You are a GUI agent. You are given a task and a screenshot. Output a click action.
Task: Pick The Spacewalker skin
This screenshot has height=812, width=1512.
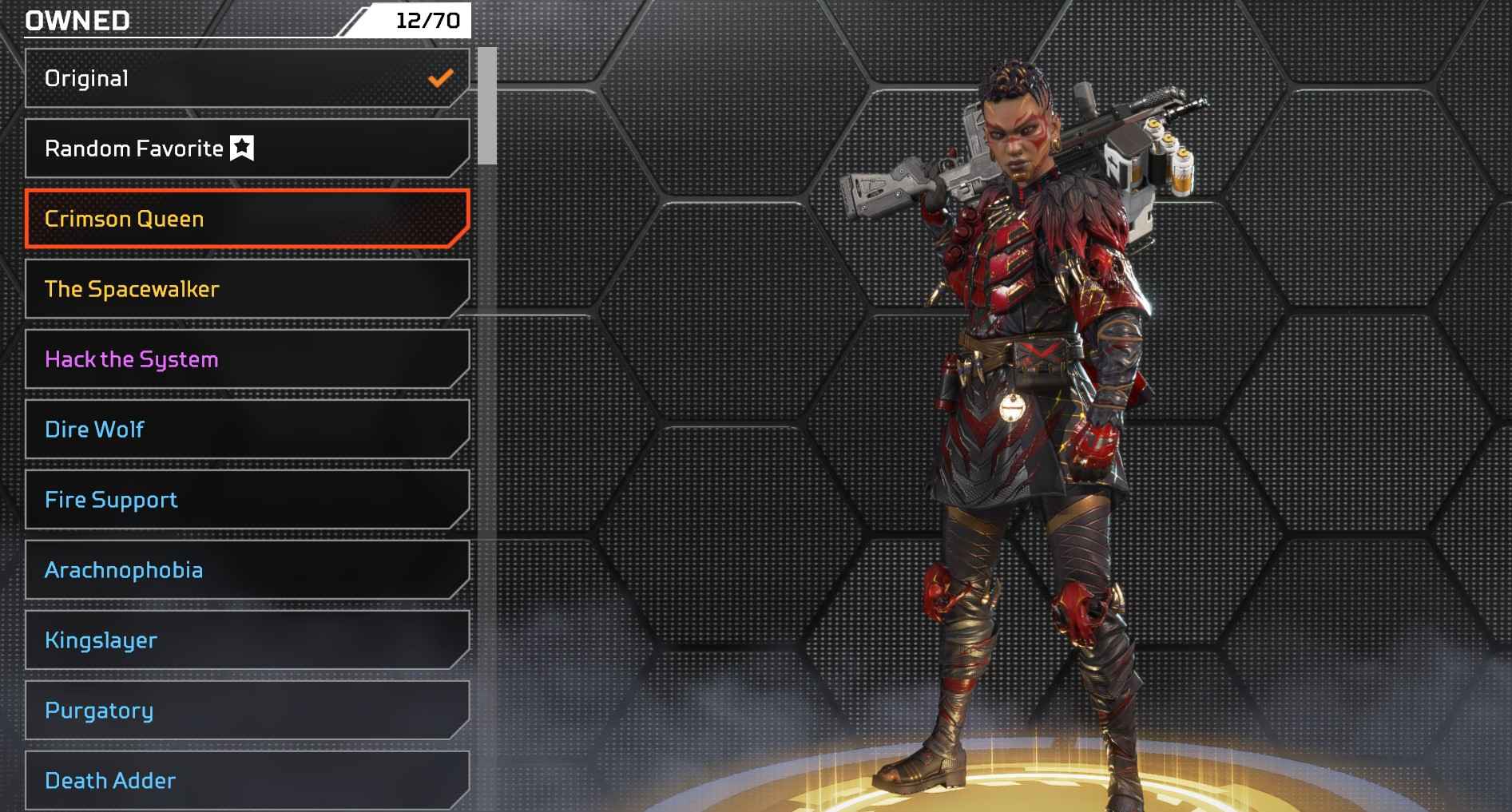246,289
